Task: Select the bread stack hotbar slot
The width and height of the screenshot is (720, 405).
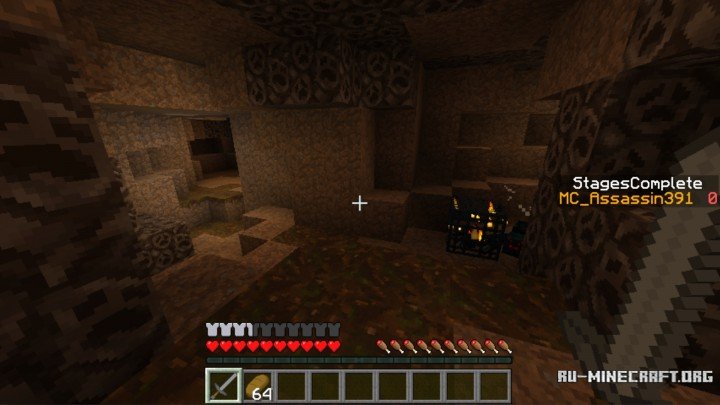Action: tap(259, 385)
